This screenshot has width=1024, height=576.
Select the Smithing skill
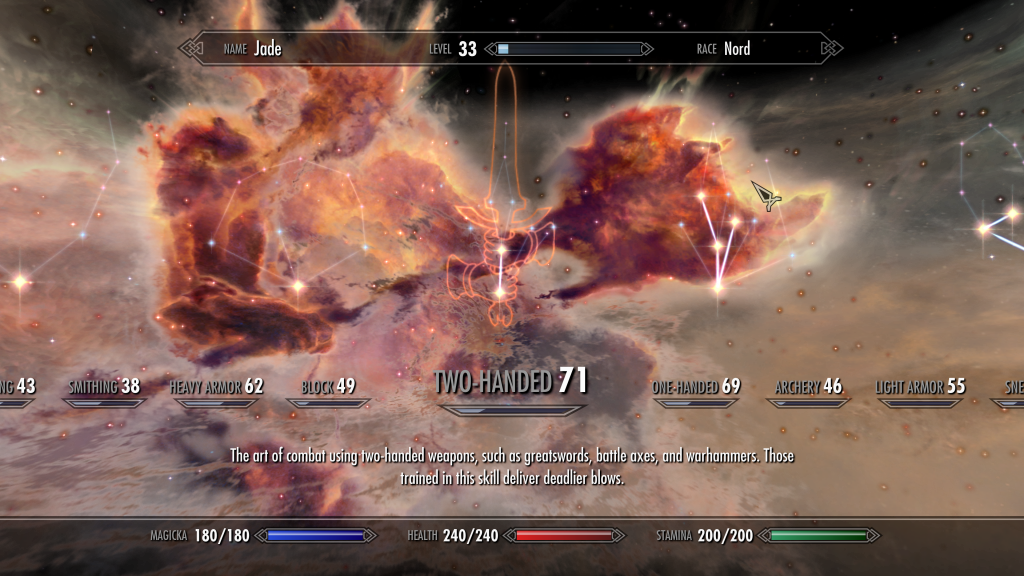pos(103,387)
